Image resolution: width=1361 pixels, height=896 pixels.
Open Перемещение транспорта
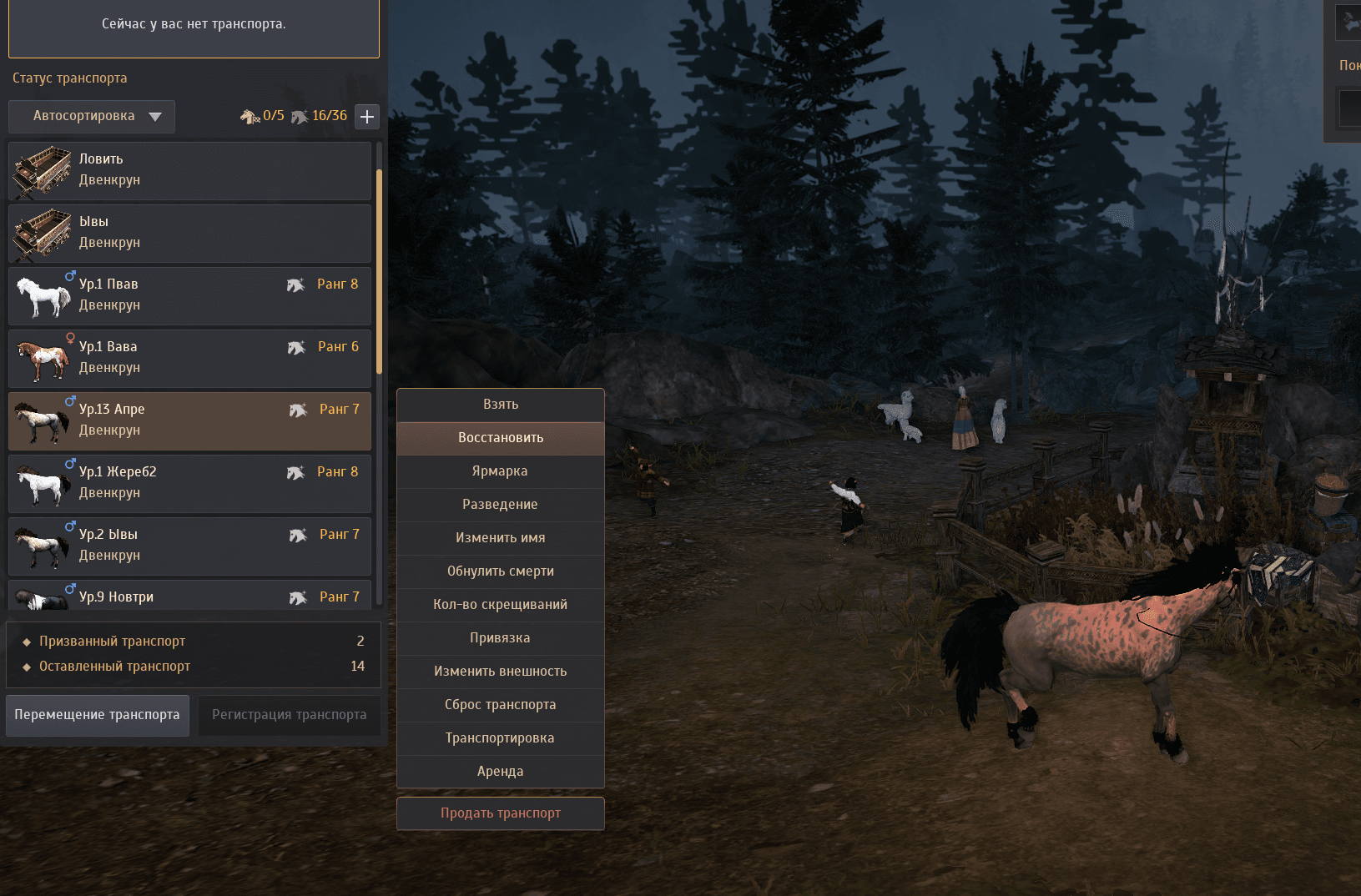(x=98, y=715)
